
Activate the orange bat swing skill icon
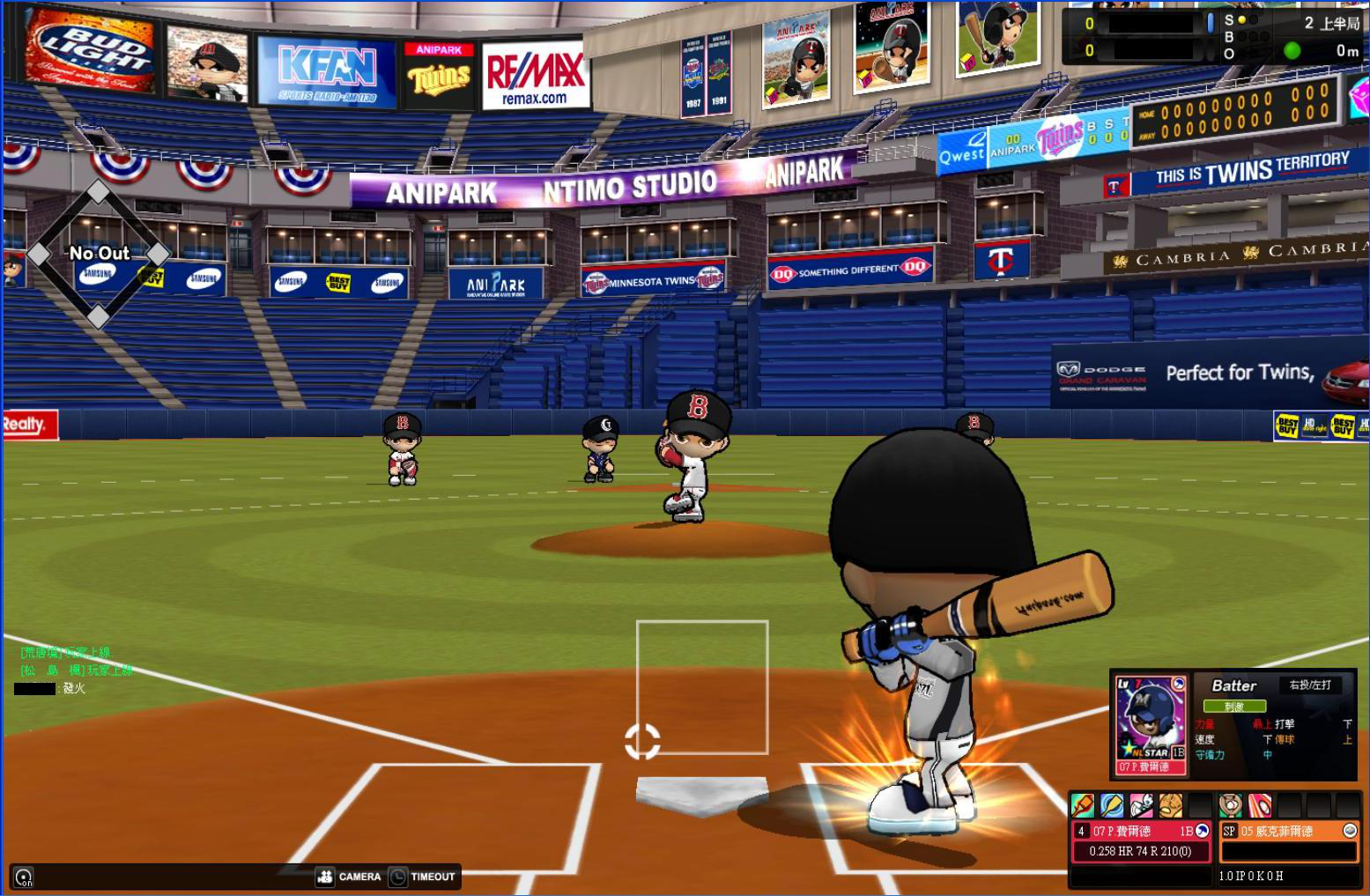tap(1083, 805)
